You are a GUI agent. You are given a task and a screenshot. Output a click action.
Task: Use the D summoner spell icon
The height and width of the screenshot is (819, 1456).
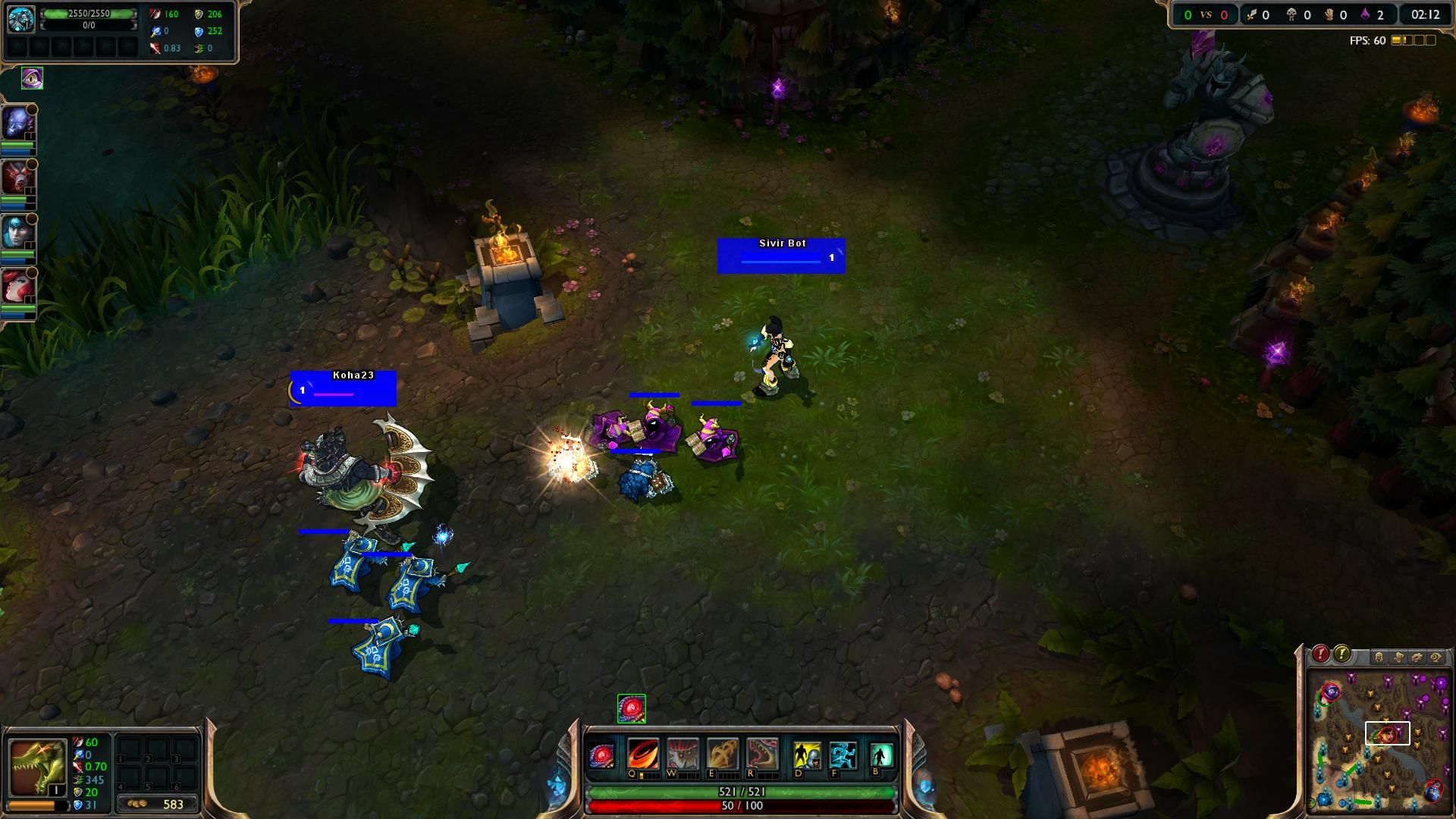pyautogui.click(x=807, y=755)
